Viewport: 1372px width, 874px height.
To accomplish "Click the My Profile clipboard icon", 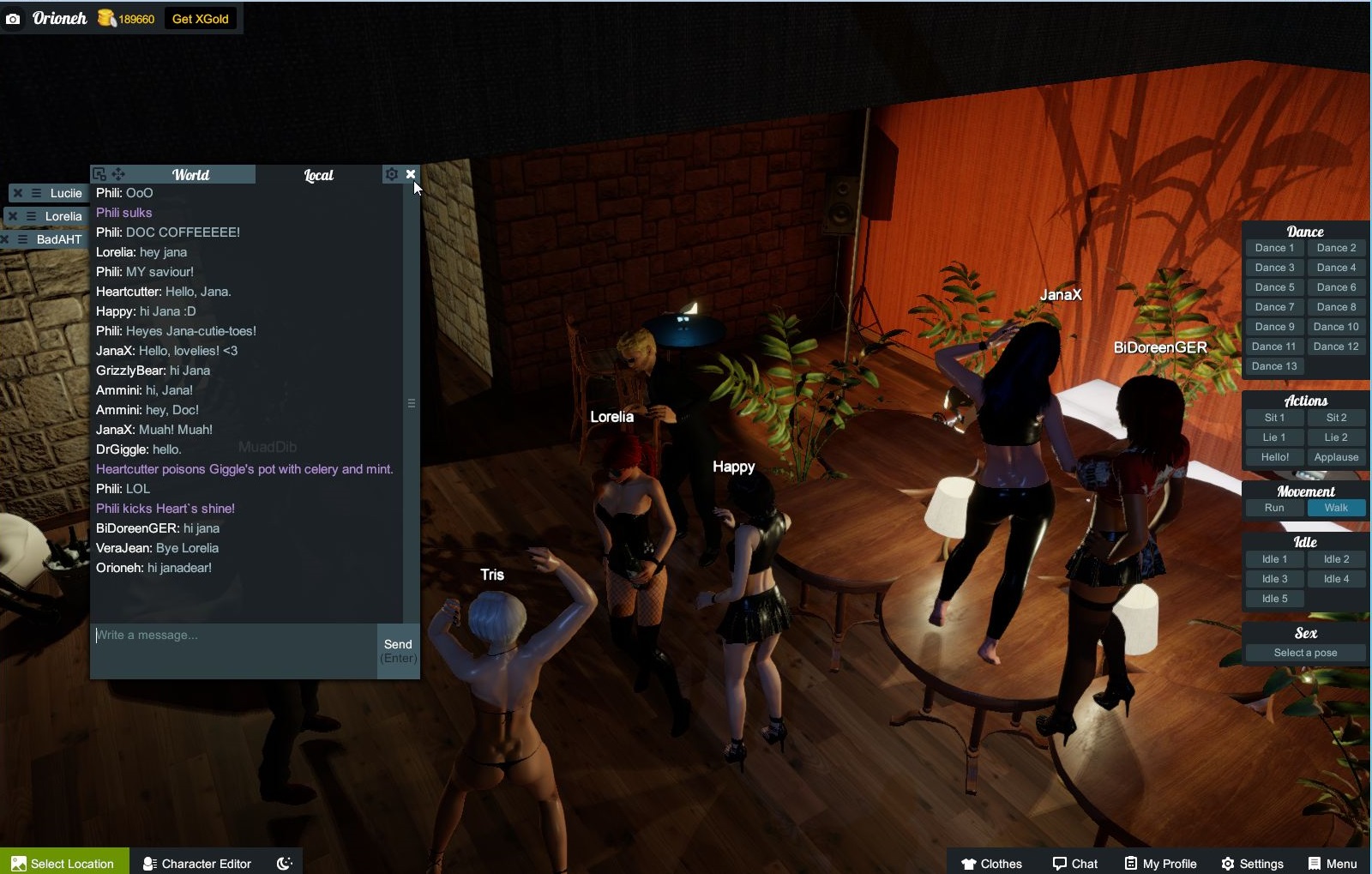I will pyautogui.click(x=1129, y=863).
